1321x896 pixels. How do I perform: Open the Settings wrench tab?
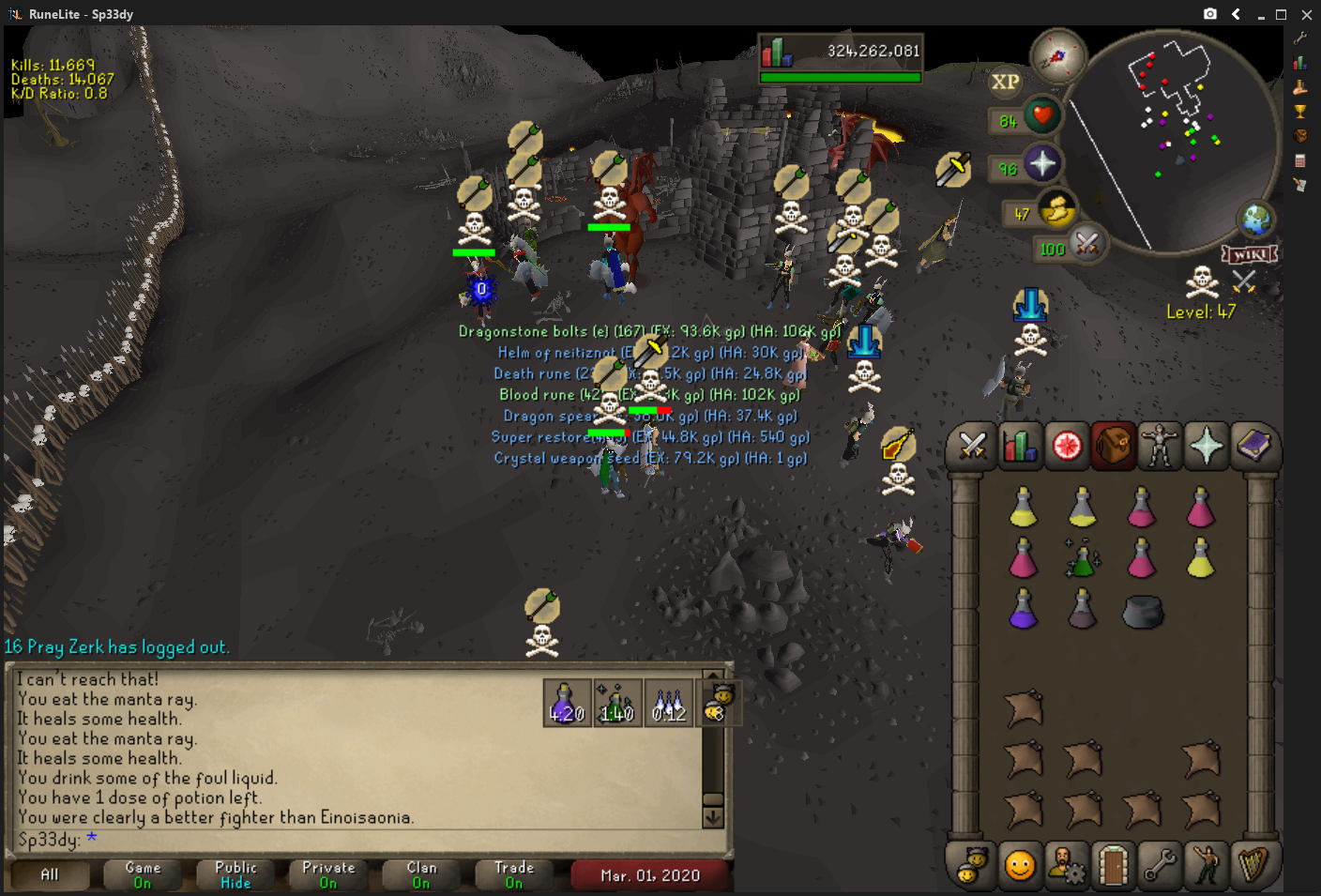pyautogui.click(x=1160, y=865)
